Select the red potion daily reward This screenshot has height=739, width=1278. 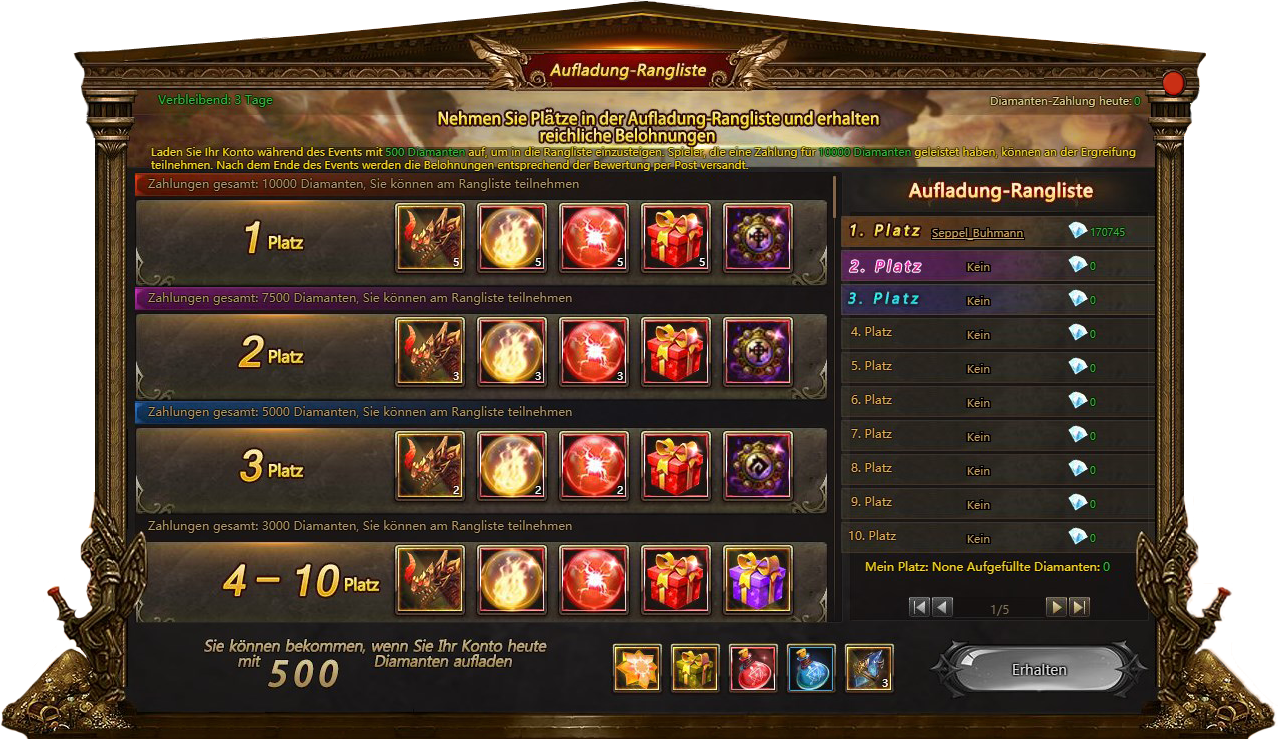[753, 668]
